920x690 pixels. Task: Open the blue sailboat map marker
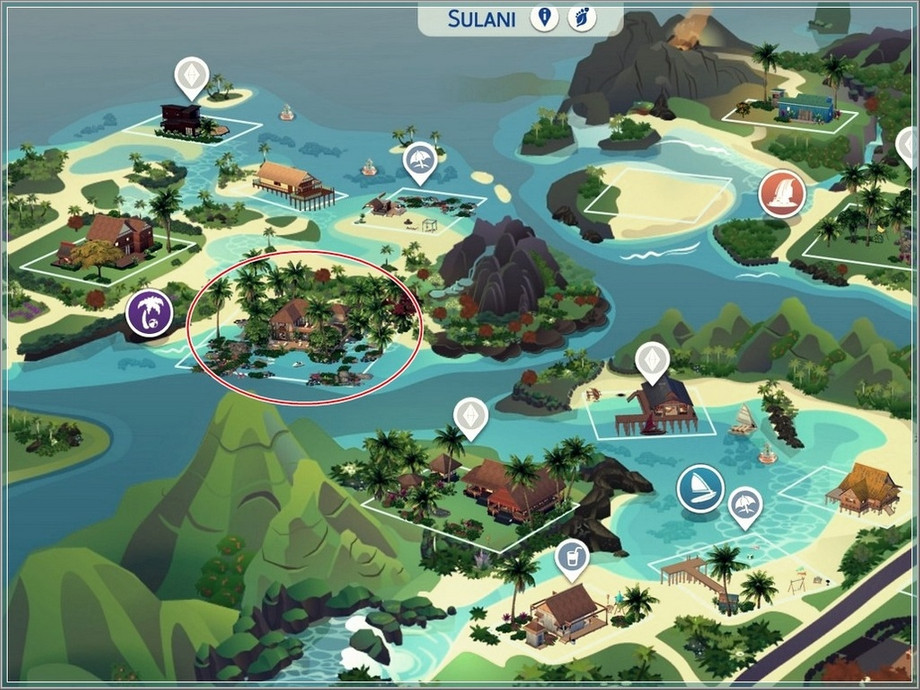coord(699,489)
